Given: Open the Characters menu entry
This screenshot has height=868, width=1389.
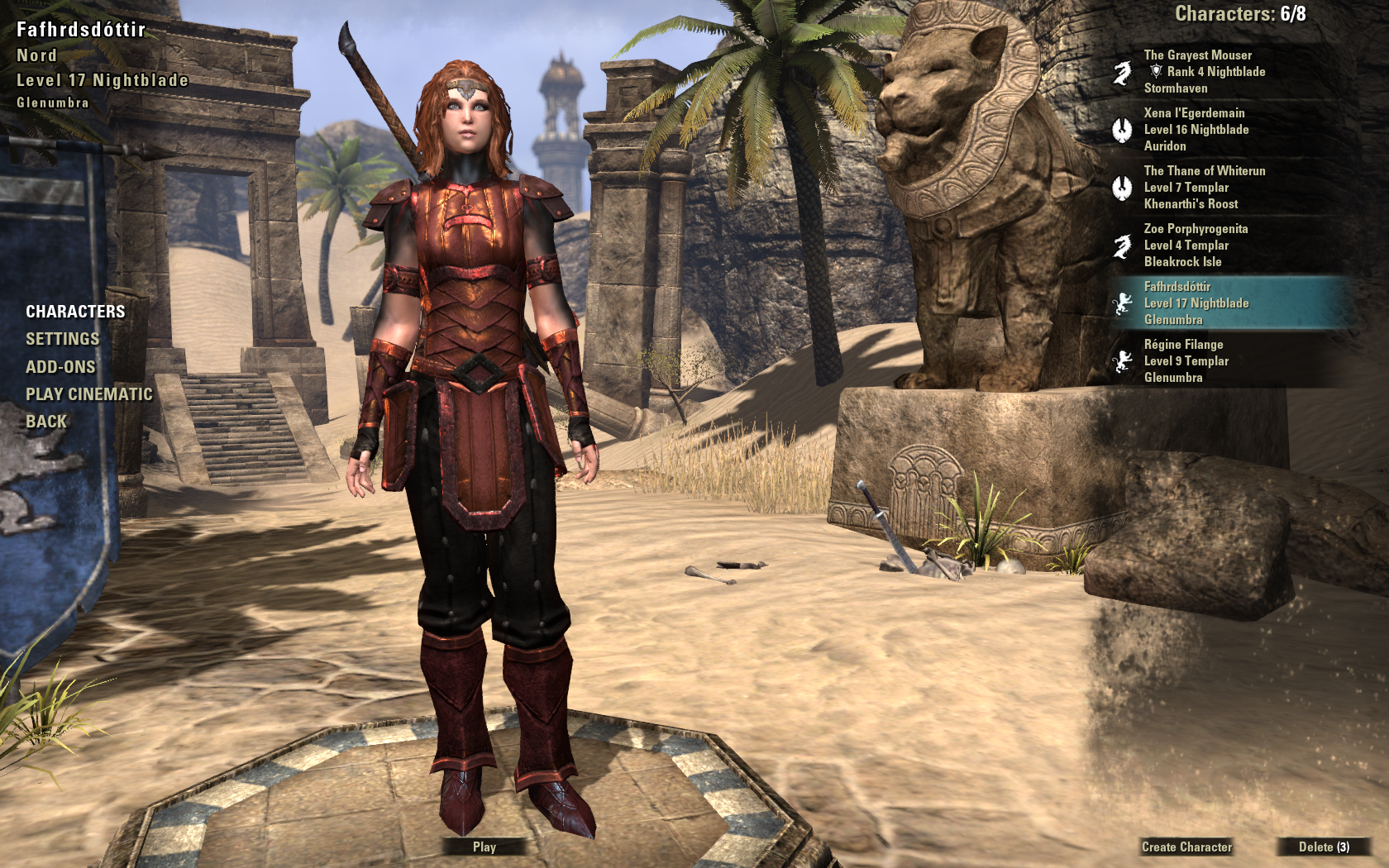Looking at the screenshot, I should coord(75,312).
